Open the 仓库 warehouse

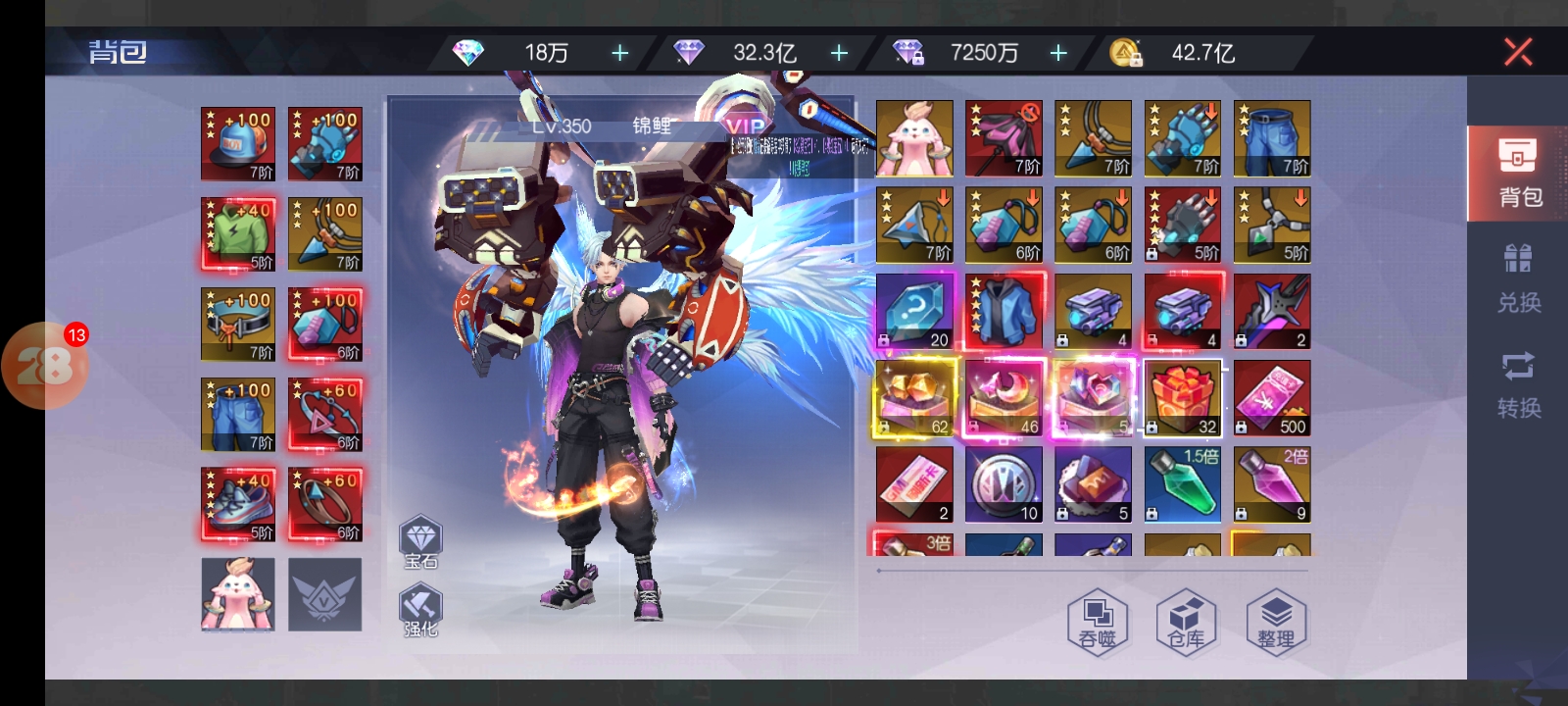(1186, 623)
